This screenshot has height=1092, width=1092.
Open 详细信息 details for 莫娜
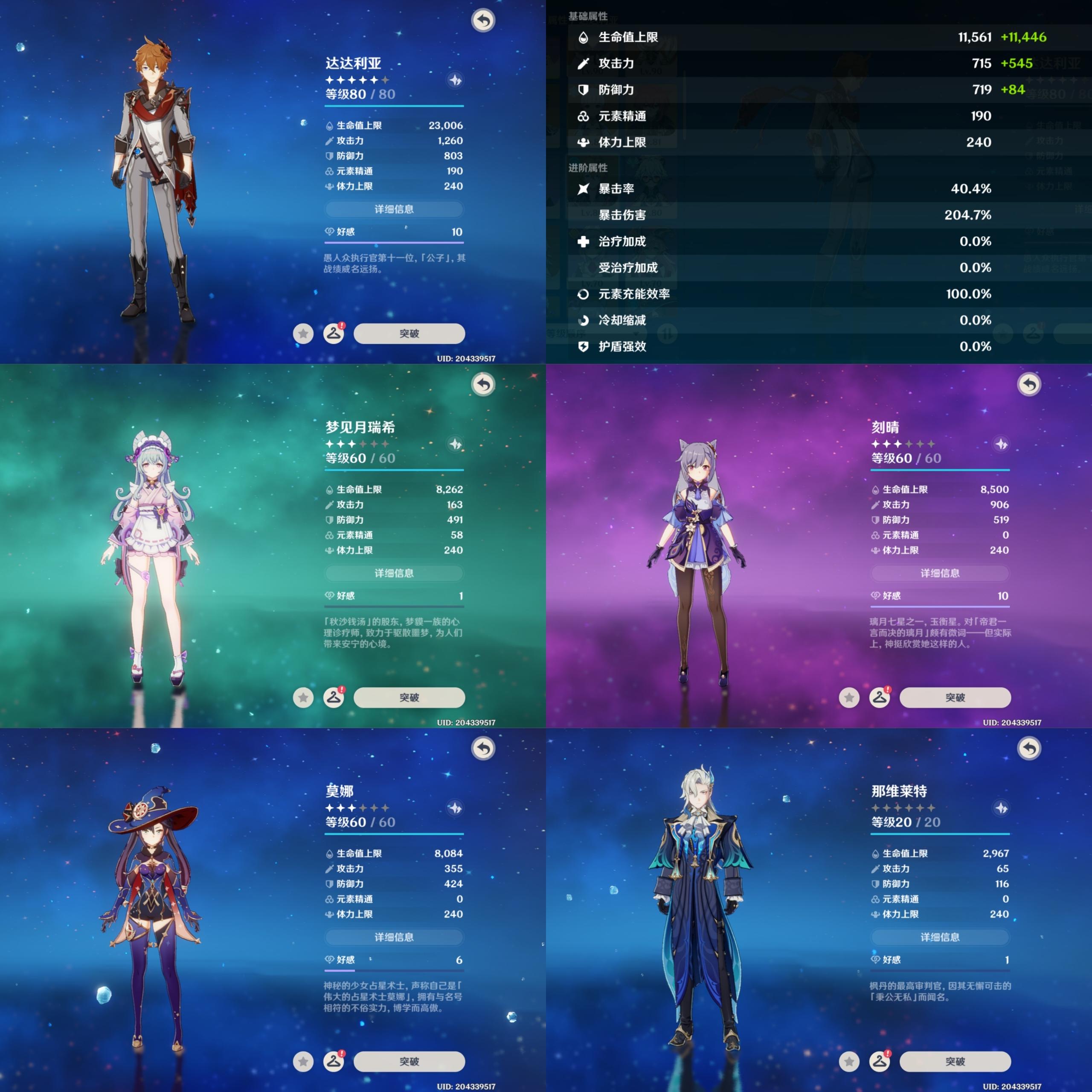[x=394, y=937]
